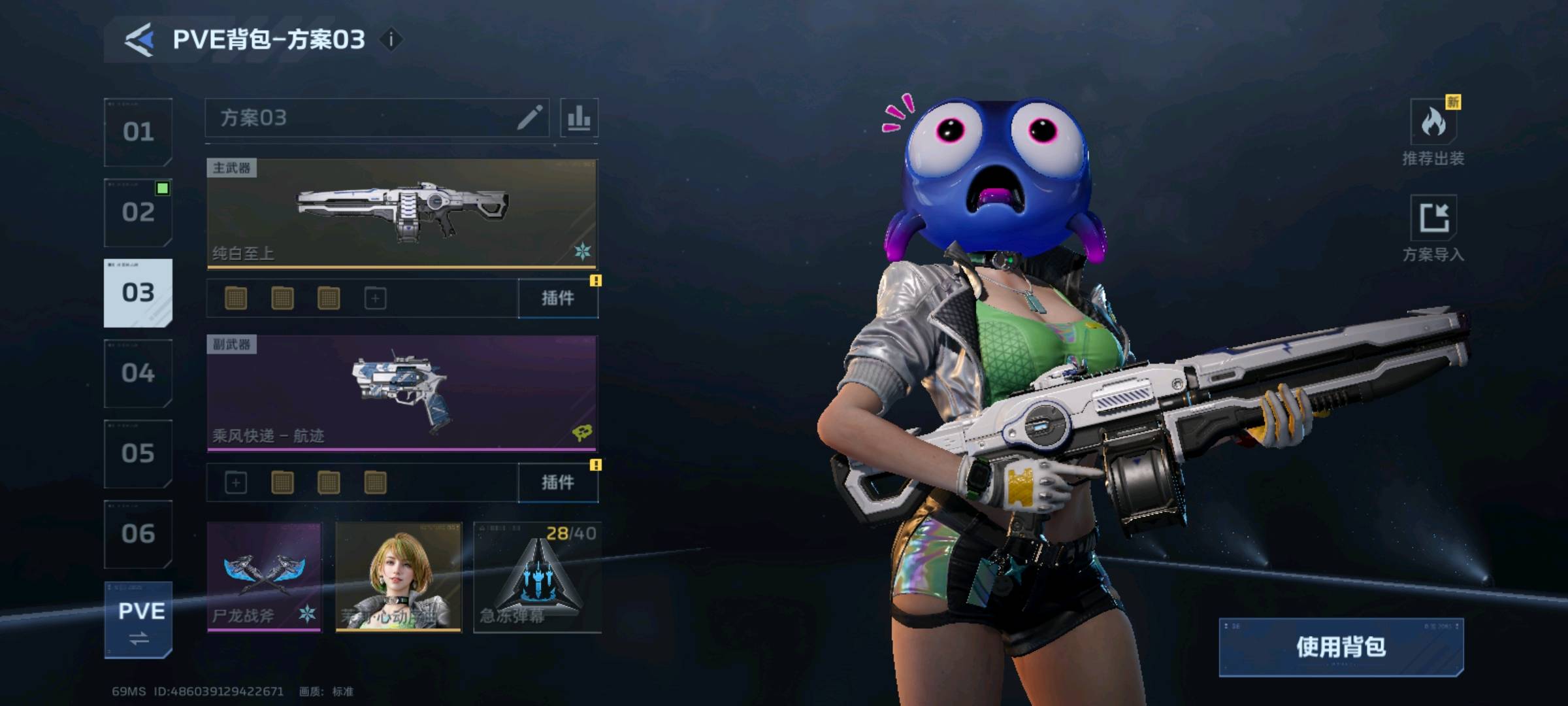This screenshot has height=706, width=1568.
Task: Switch to loadout slot 02
Action: (x=138, y=212)
